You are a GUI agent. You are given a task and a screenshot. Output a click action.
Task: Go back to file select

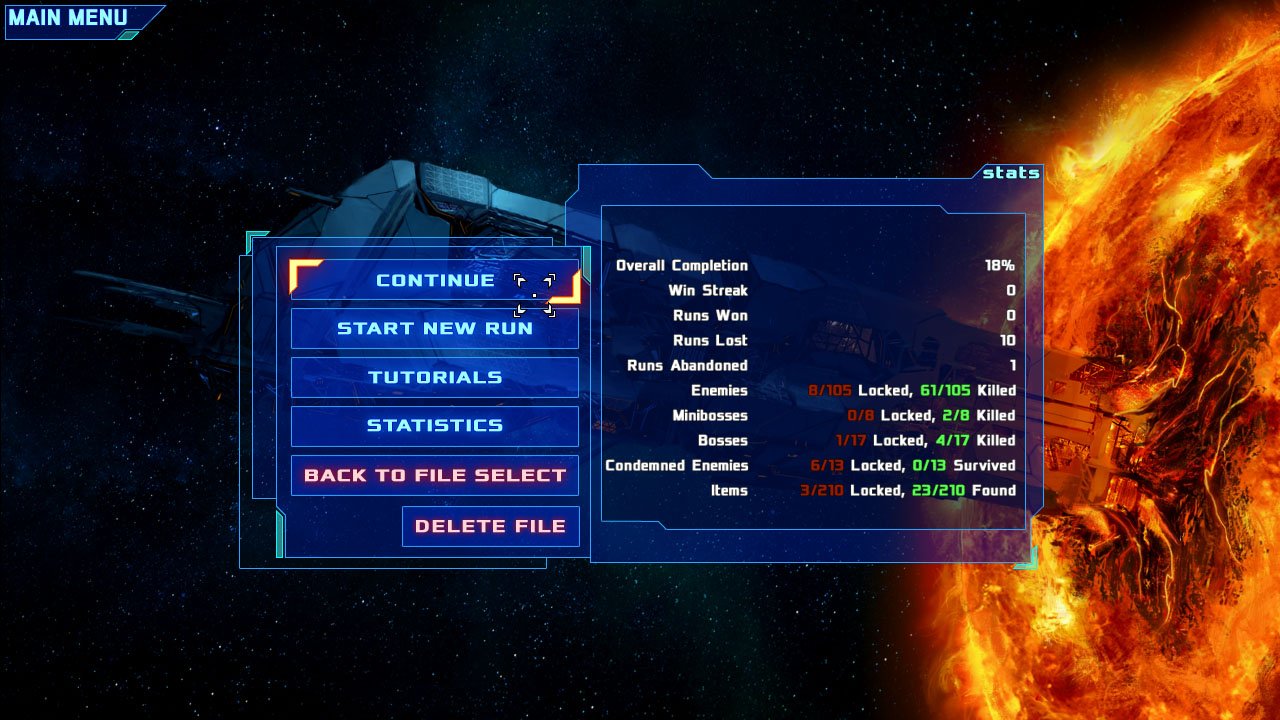tap(434, 474)
